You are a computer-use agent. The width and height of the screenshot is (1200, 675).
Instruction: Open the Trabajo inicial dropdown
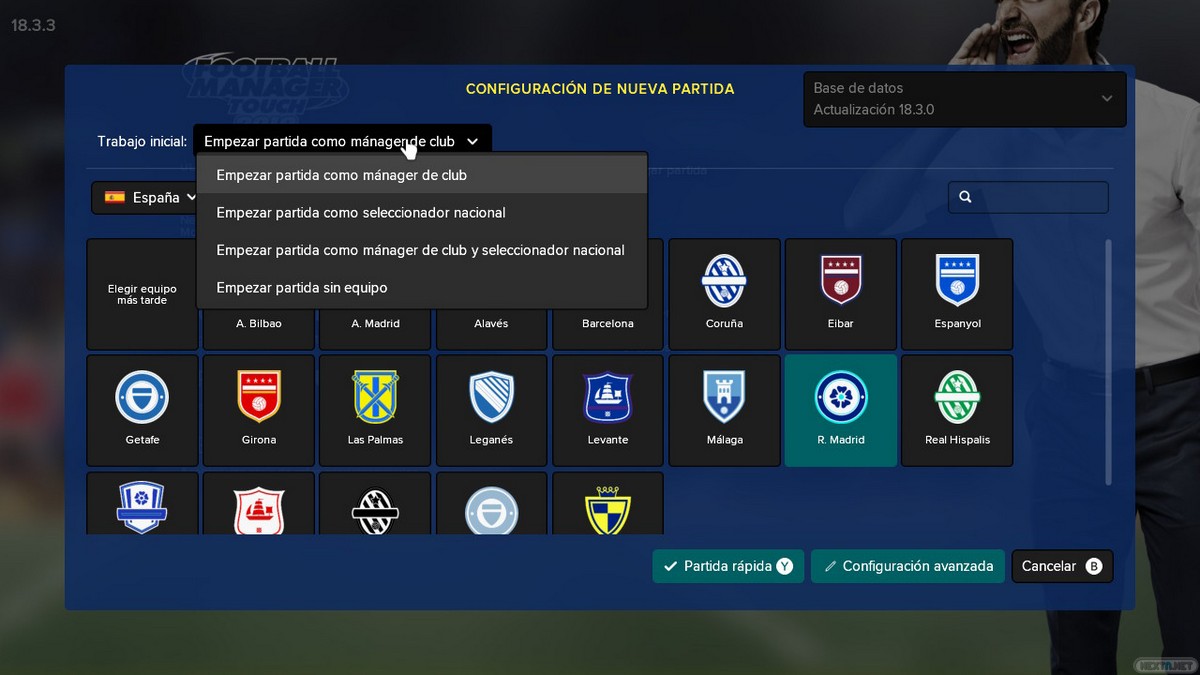(x=342, y=142)
